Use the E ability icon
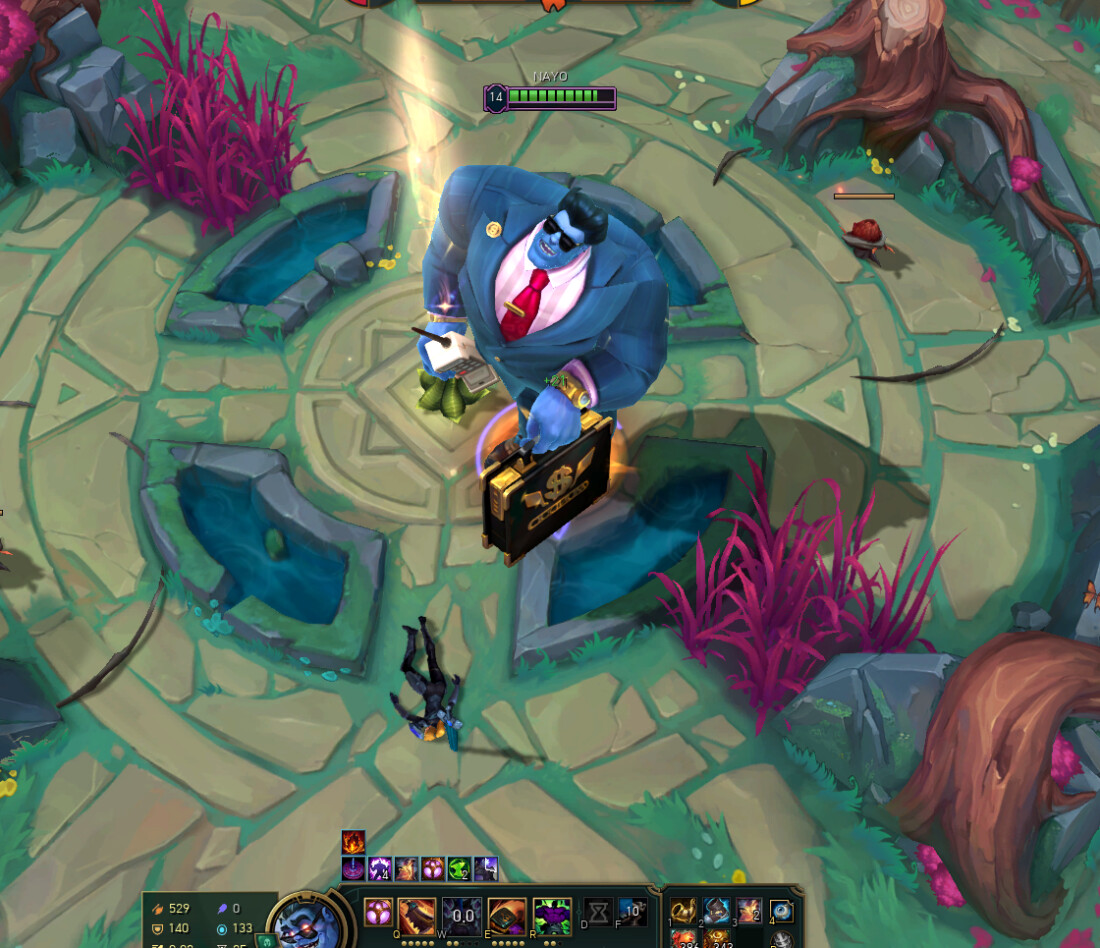Image resolution: width=1100 pixels, height=948 pixels. pos(507,915)
